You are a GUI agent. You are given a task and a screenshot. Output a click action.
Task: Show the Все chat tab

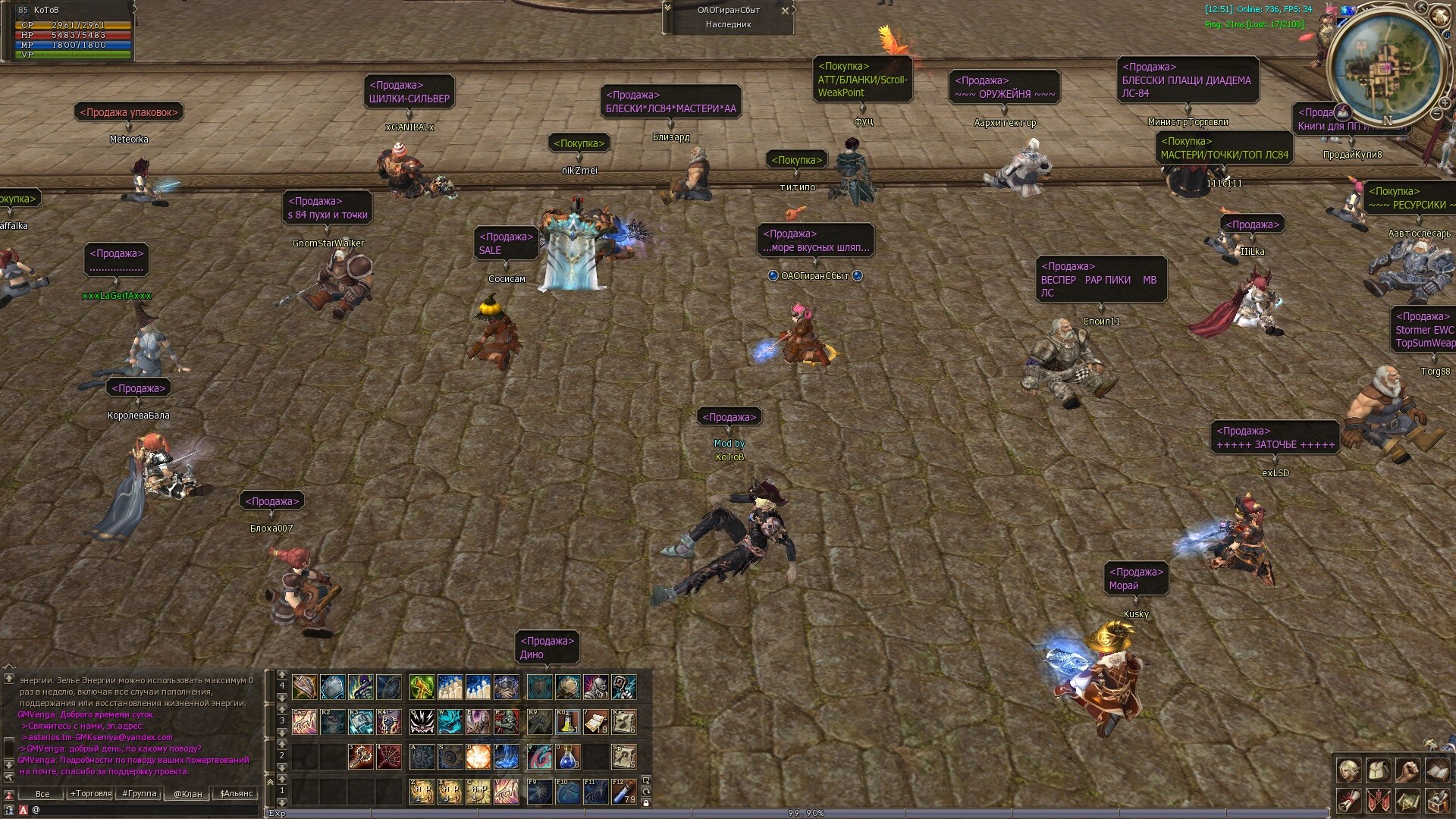tap(42, 794)
